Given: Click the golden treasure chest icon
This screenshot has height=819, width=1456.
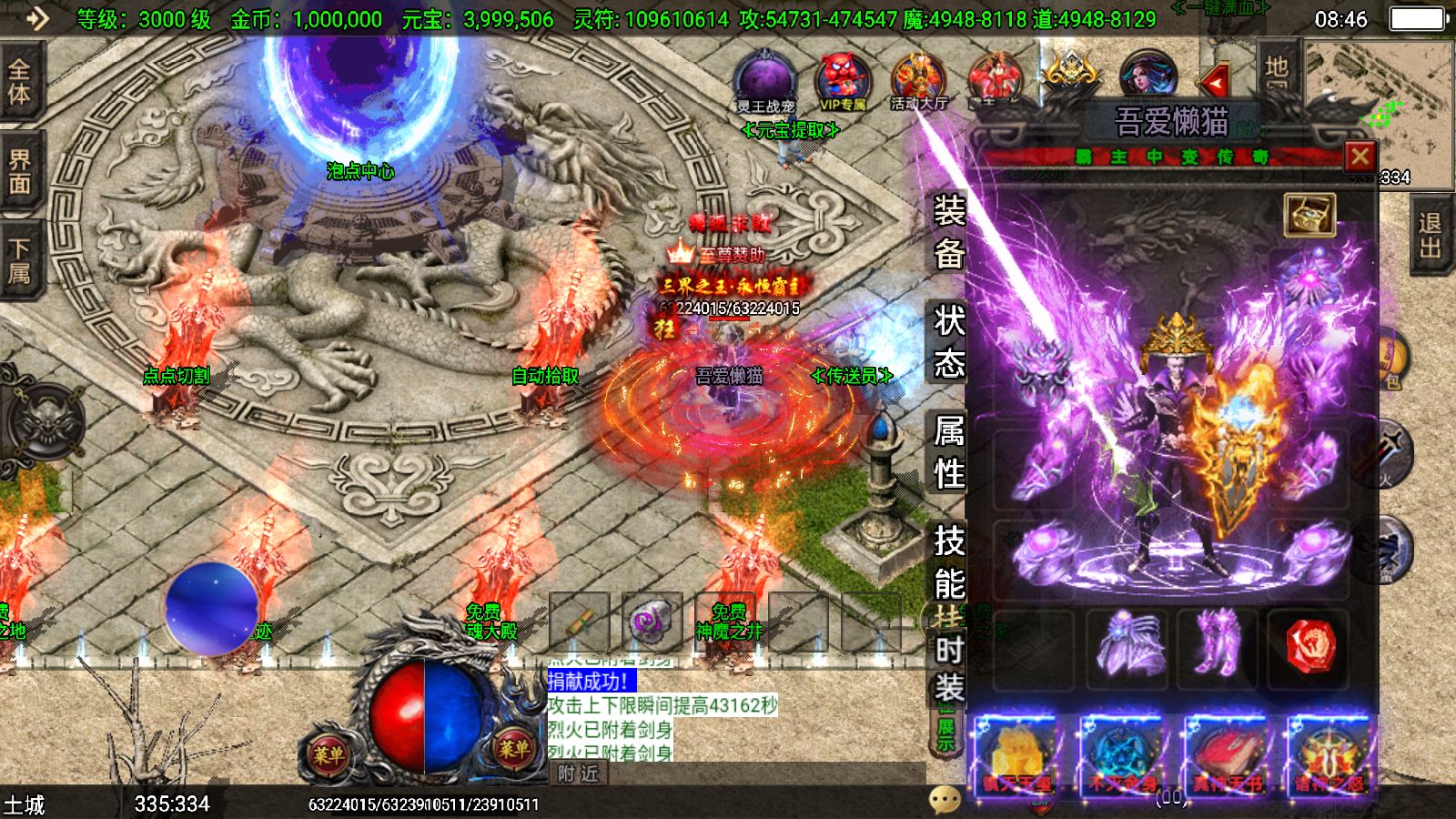Looking at the screenshot, I should [x=1309, y=215].
